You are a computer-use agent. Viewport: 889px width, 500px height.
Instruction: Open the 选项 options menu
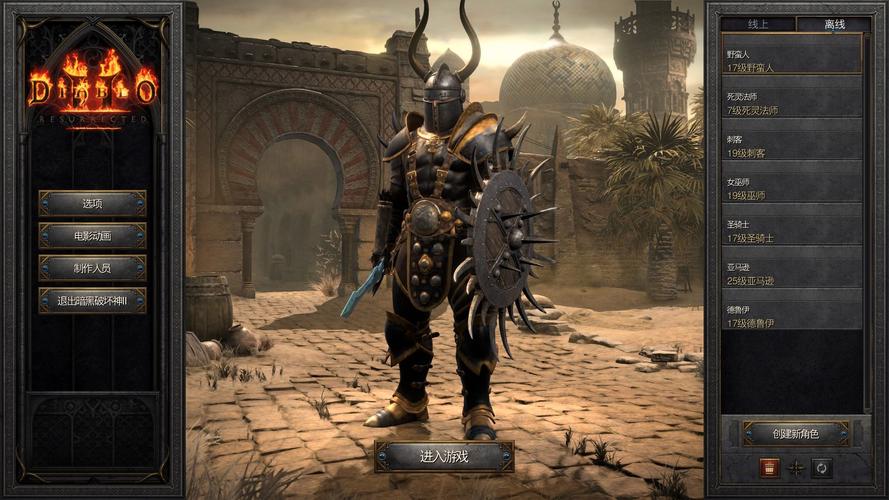(92, 203)
